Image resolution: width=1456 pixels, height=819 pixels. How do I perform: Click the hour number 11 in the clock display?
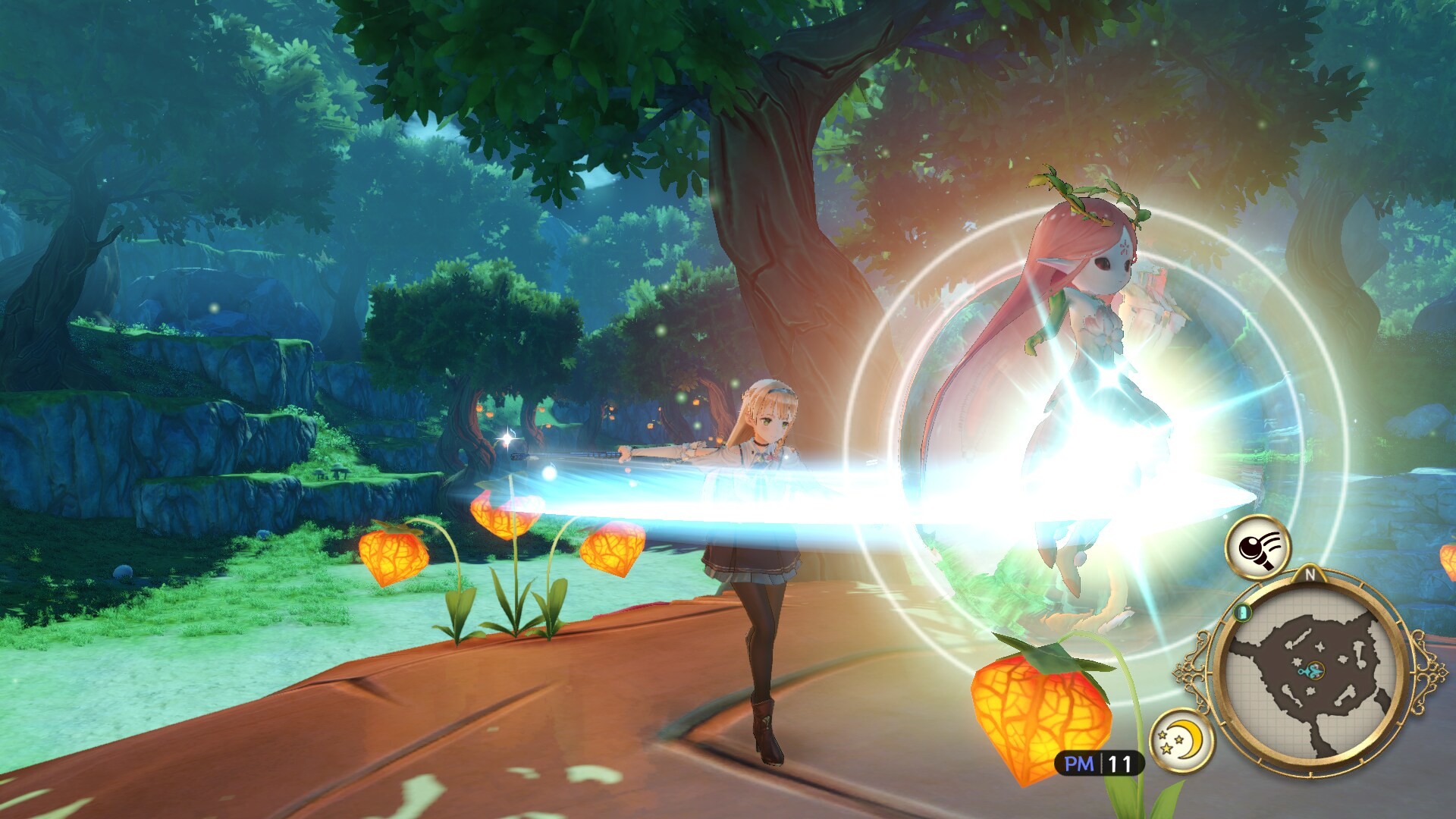[x=1120, y=764]
